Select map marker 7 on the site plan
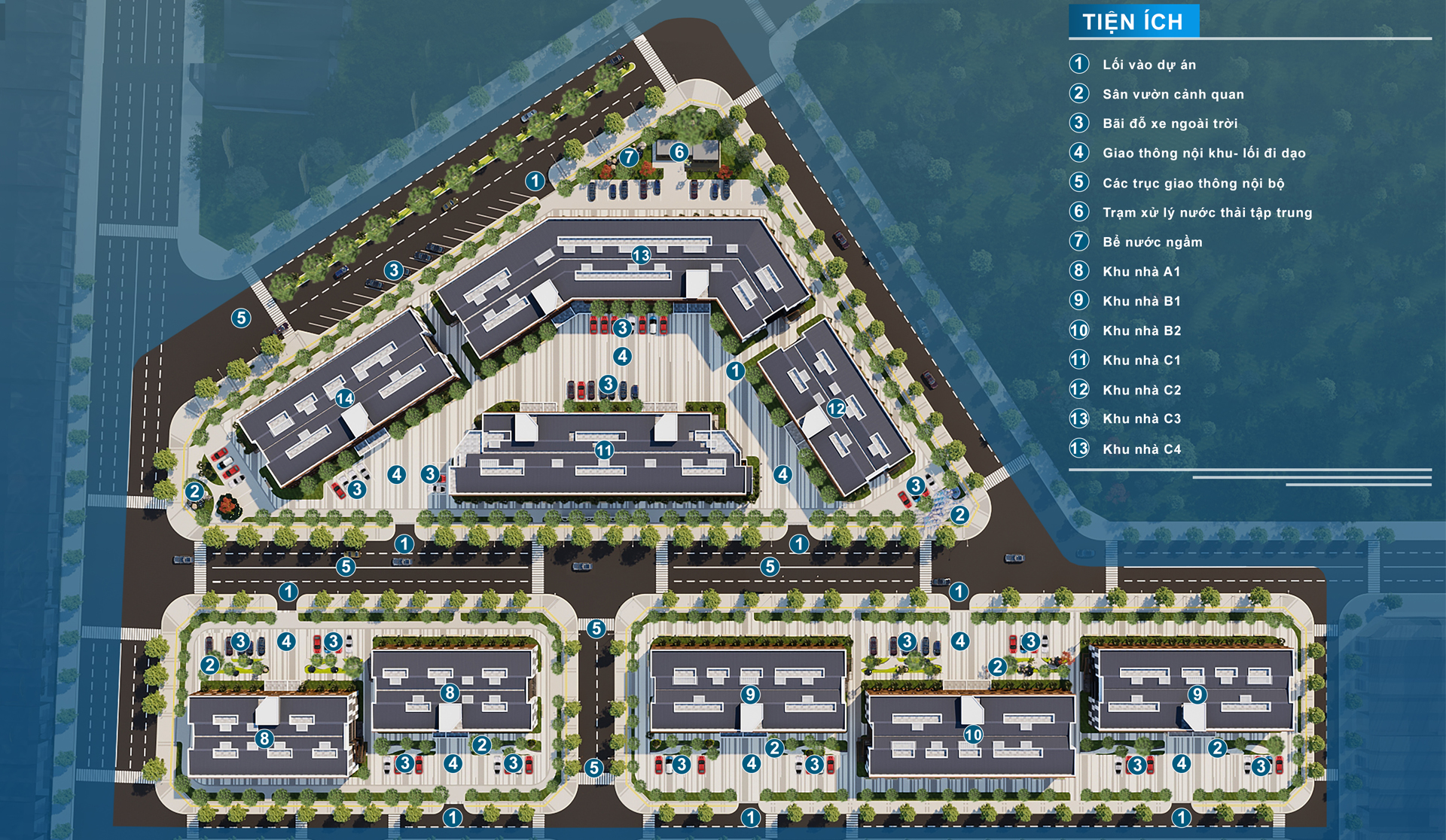 click(629, 157)
